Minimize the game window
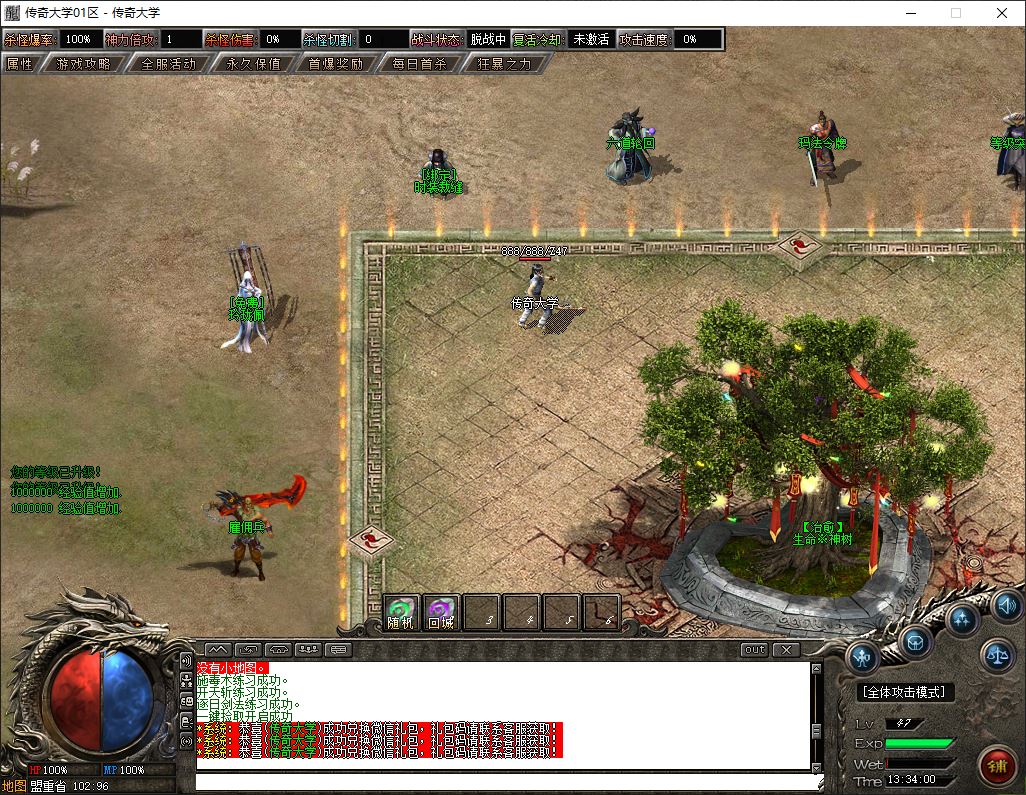Viewport: 1026px width, 795px height. [x=910, y=14]
